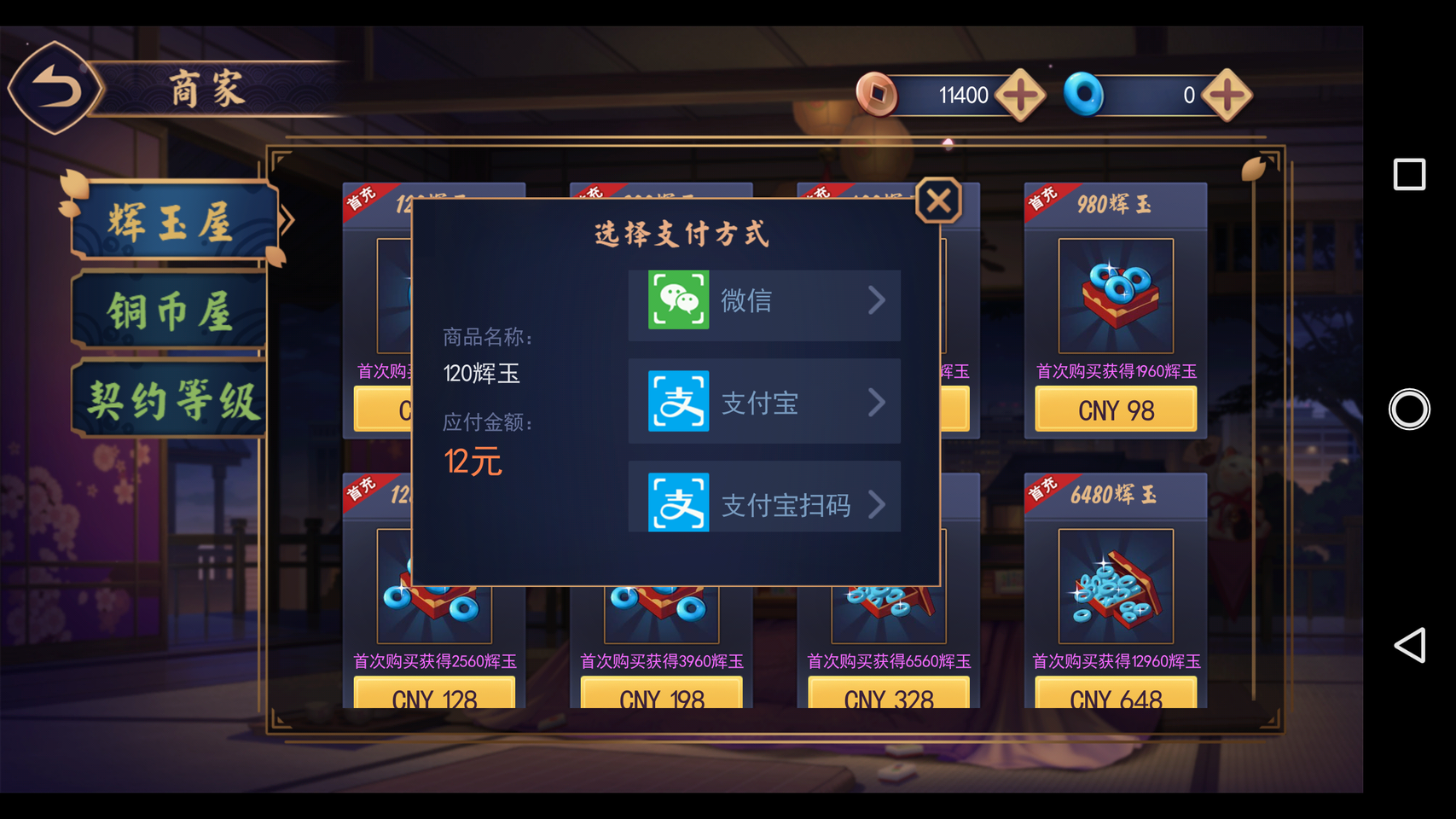Purchase the CNY 198 jade pack
1456x819 pixels.
(661, 695)
